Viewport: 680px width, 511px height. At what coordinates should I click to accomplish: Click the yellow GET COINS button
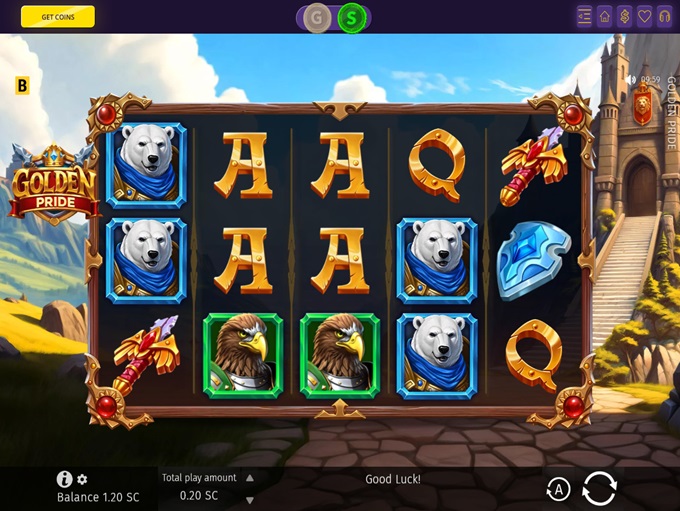[58, 16]
